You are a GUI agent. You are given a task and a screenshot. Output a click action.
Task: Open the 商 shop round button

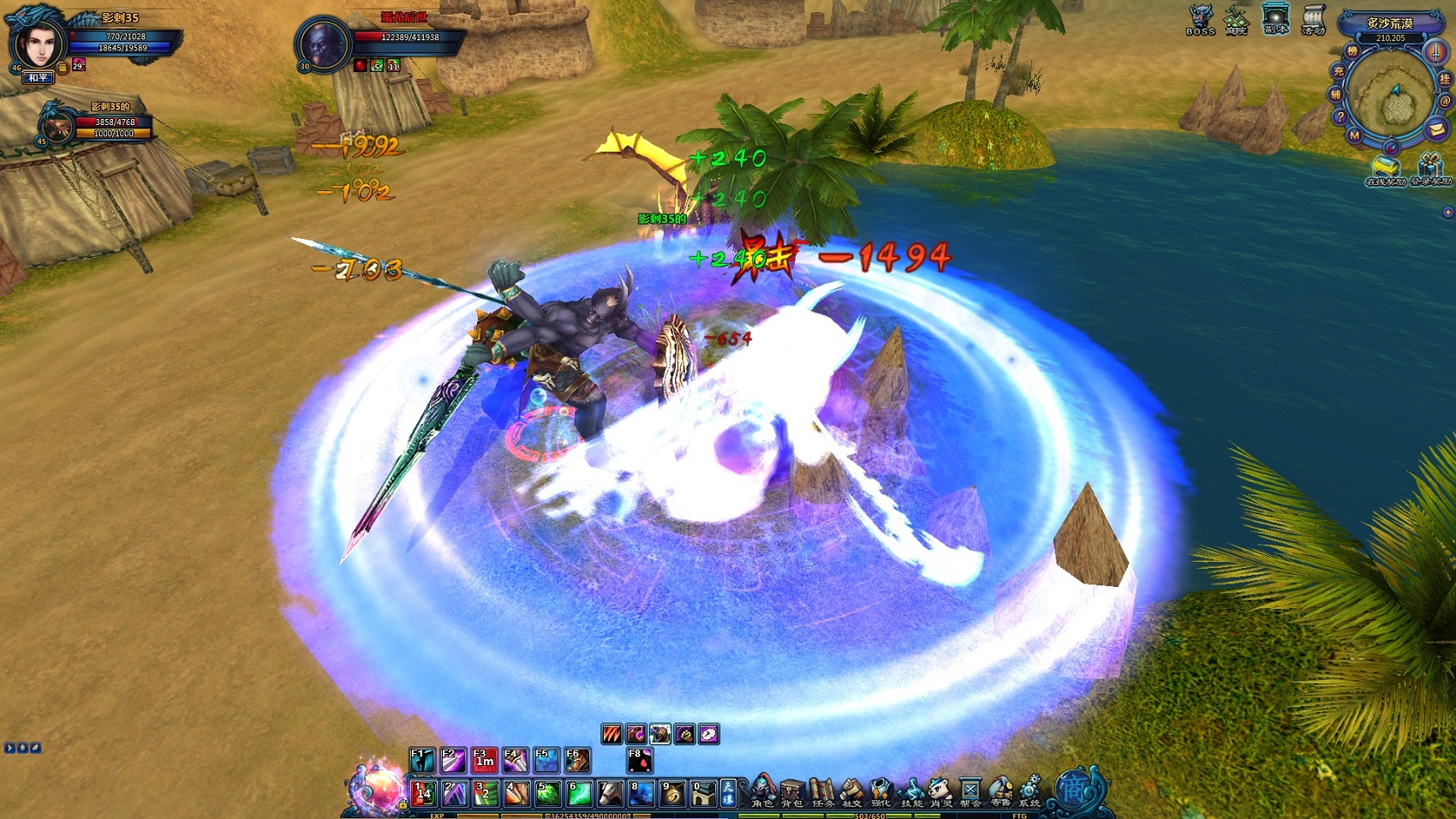[1072, 789]
